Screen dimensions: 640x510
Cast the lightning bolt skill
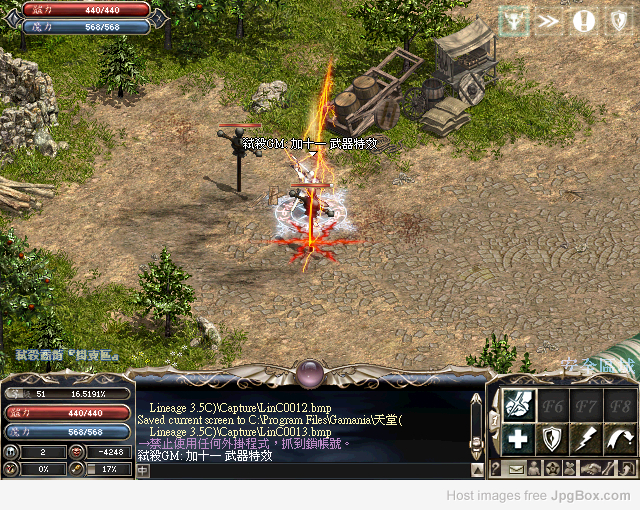click(x=588, y=438)
